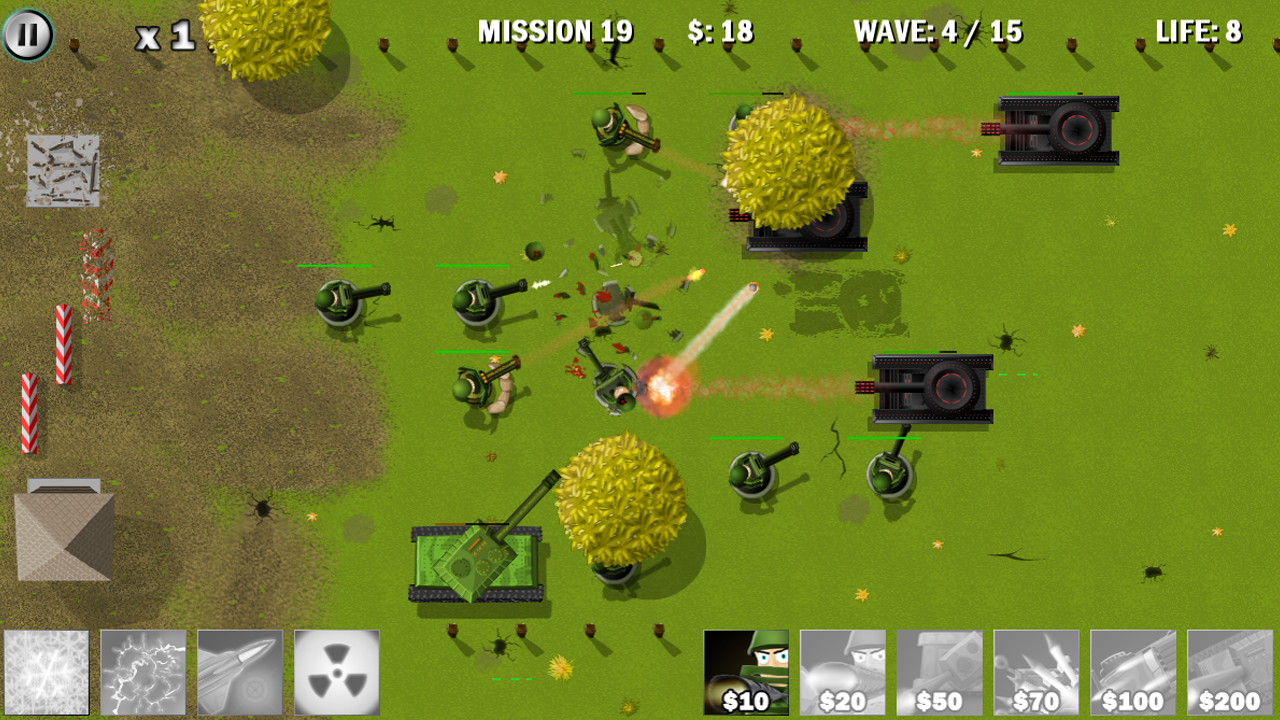This screenshot has width=1280, height=720.
Task: Select the mortar unit firing at center
Action: pyautogui.click(x=615, y=385)
